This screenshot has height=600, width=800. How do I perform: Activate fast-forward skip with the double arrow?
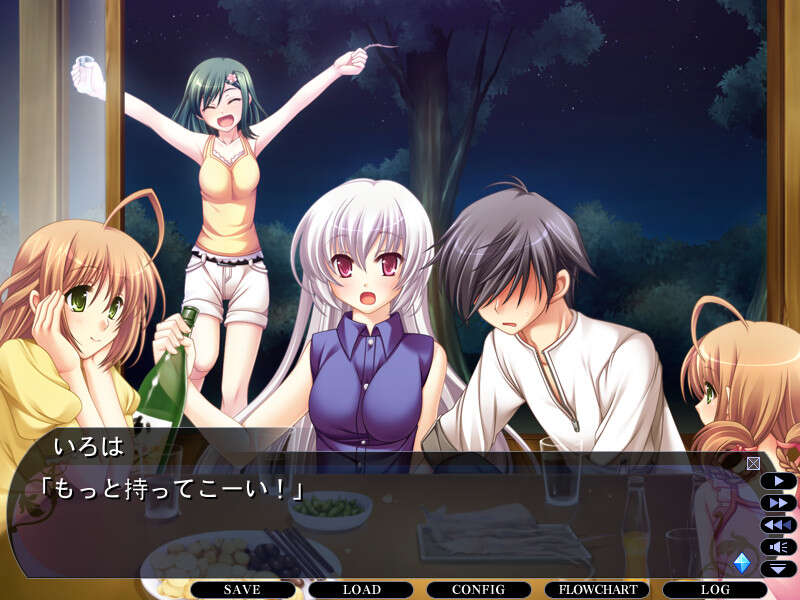tap(778, 503)
